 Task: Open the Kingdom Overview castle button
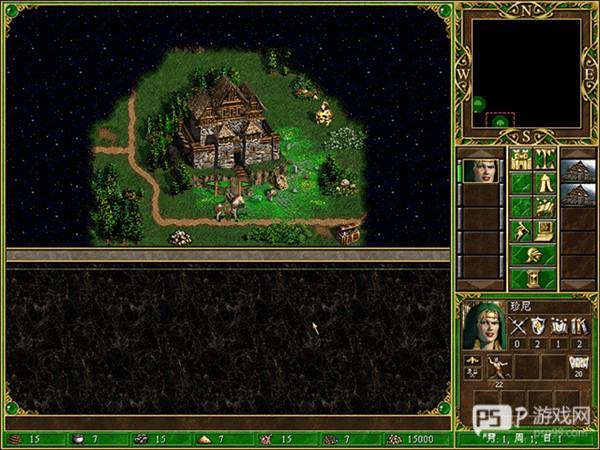click(521, 159)
